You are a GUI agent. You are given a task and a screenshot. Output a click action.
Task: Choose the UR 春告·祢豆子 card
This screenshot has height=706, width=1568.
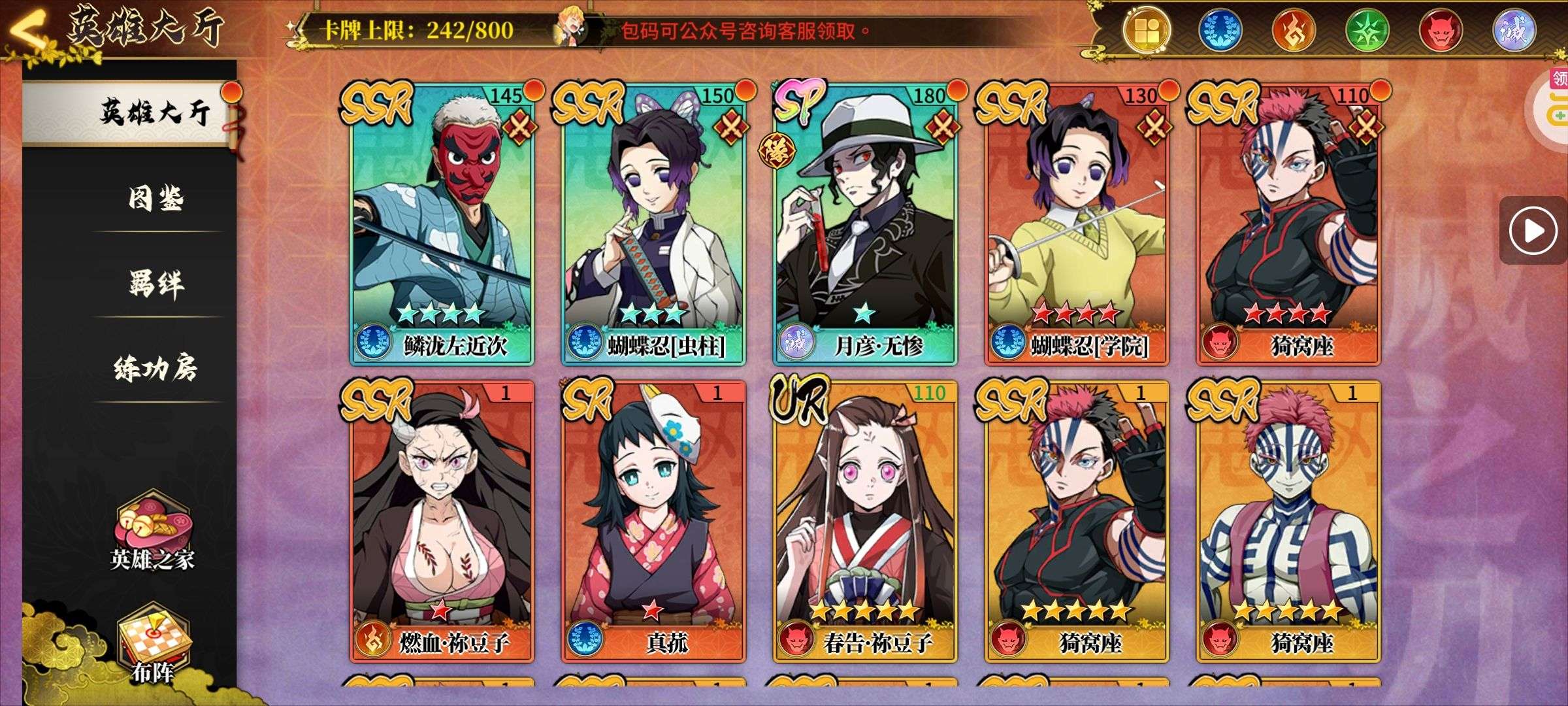(866, 522)
